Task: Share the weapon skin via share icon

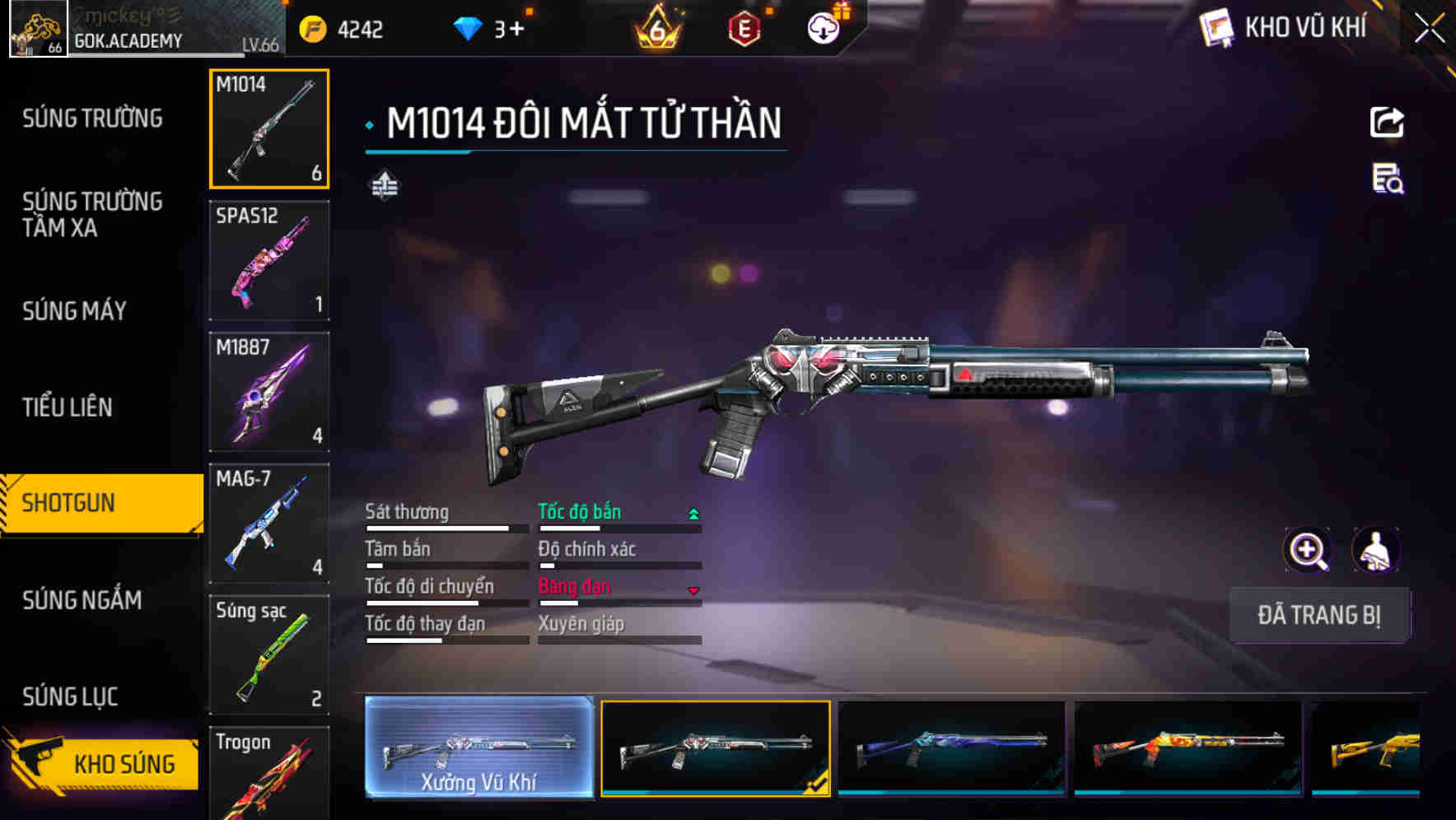Action: 1387,123
